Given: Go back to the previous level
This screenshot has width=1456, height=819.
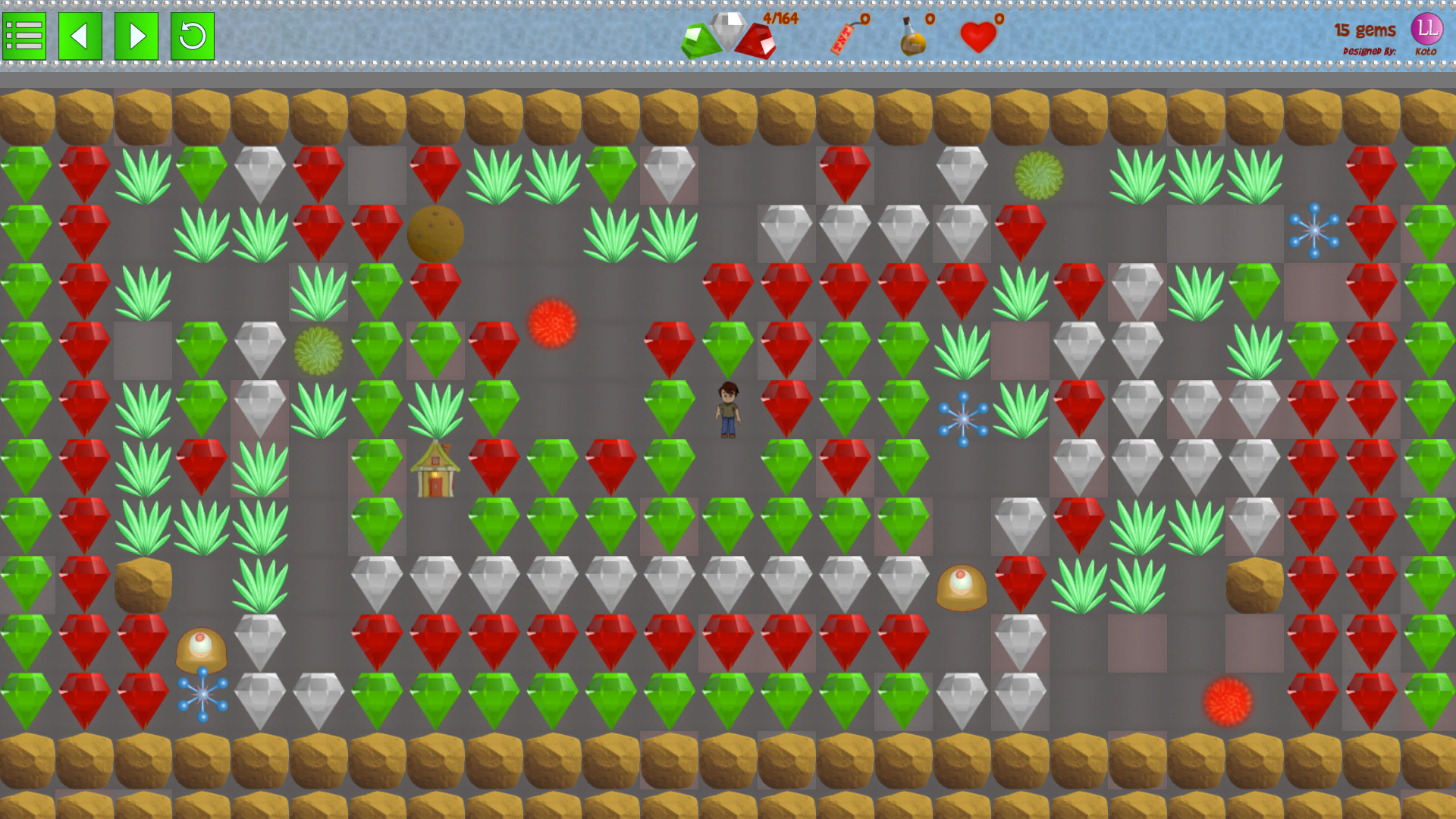Looking at the screenshot, I should coord(80,35).
